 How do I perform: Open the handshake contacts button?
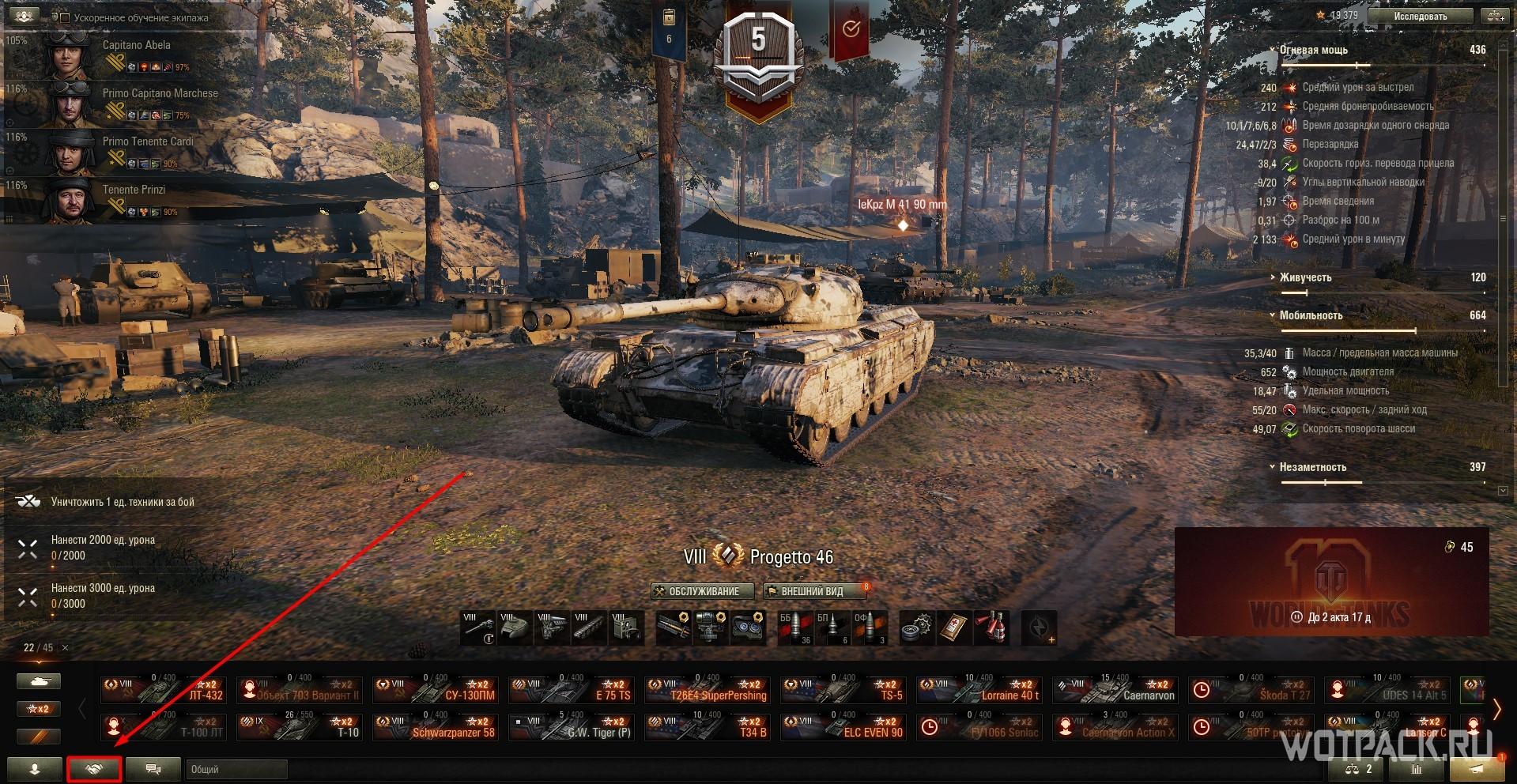(95, 769)
